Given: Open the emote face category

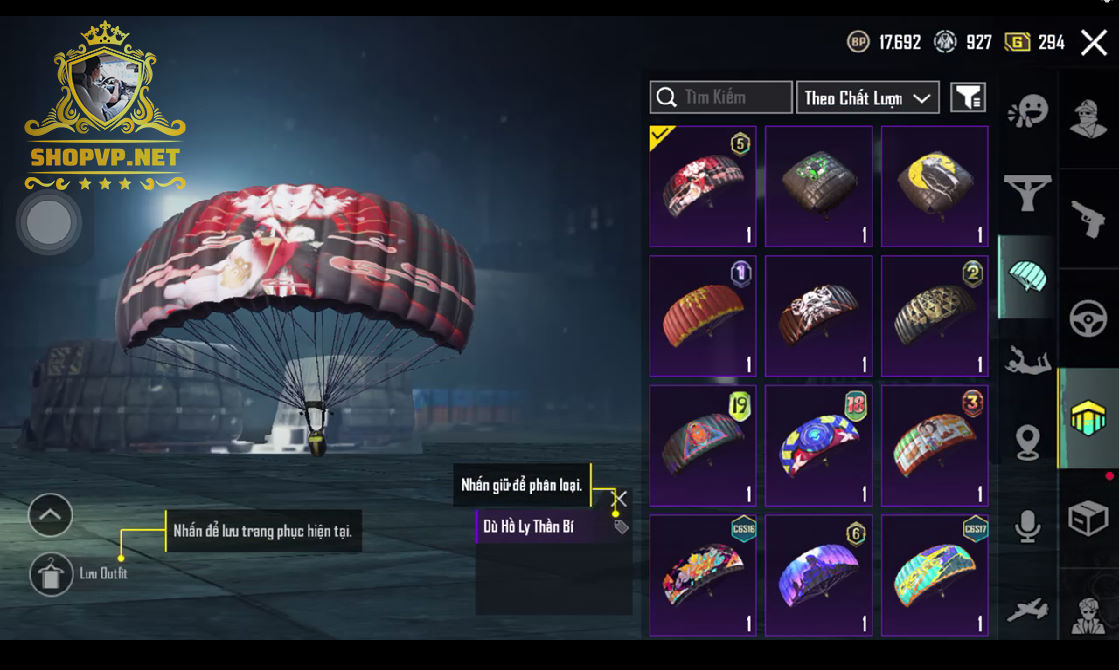Looking at the screenshot, I should [x=1027, y=112].
